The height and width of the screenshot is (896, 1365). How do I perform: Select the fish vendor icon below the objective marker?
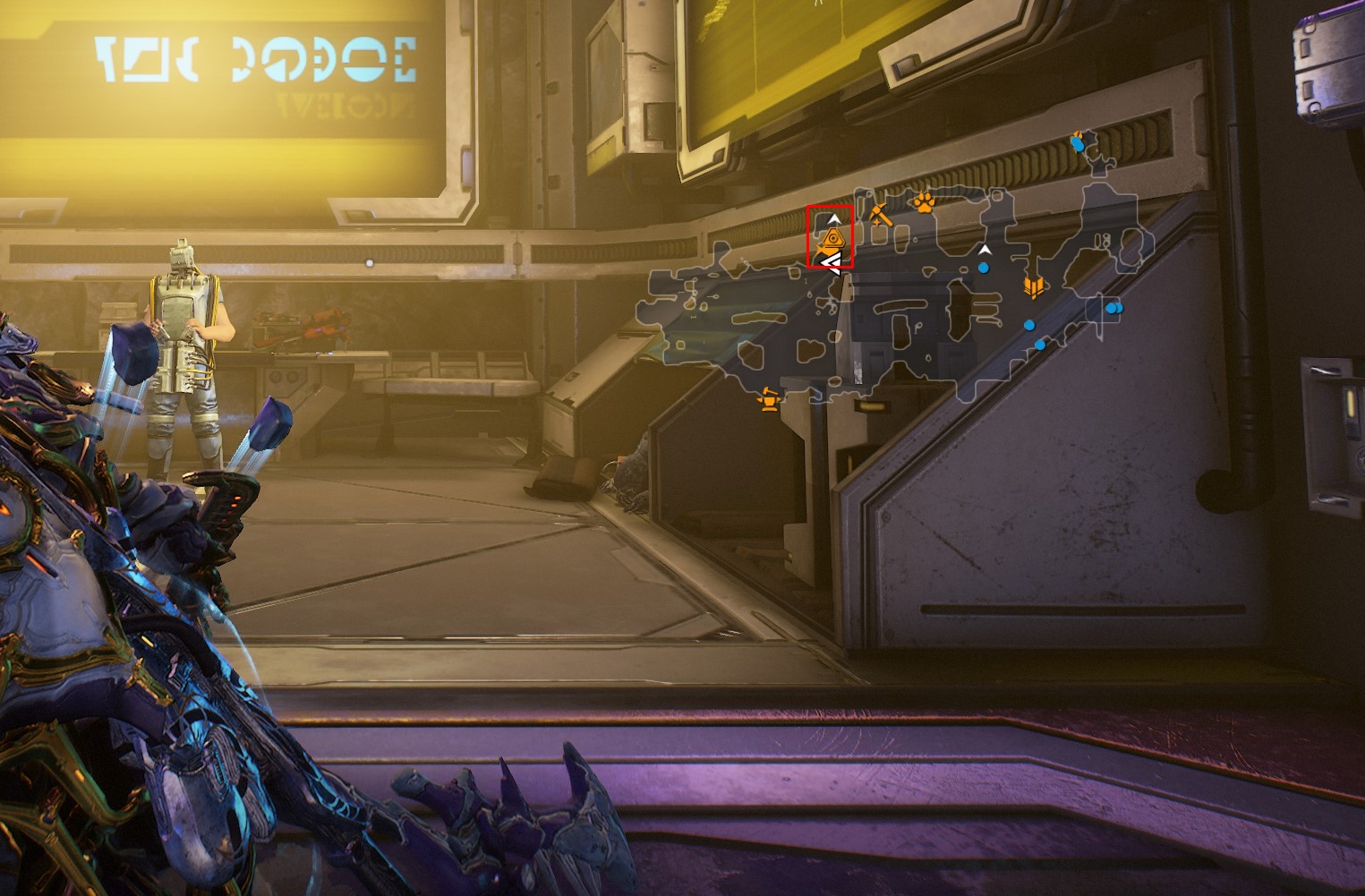pos(824,249)
